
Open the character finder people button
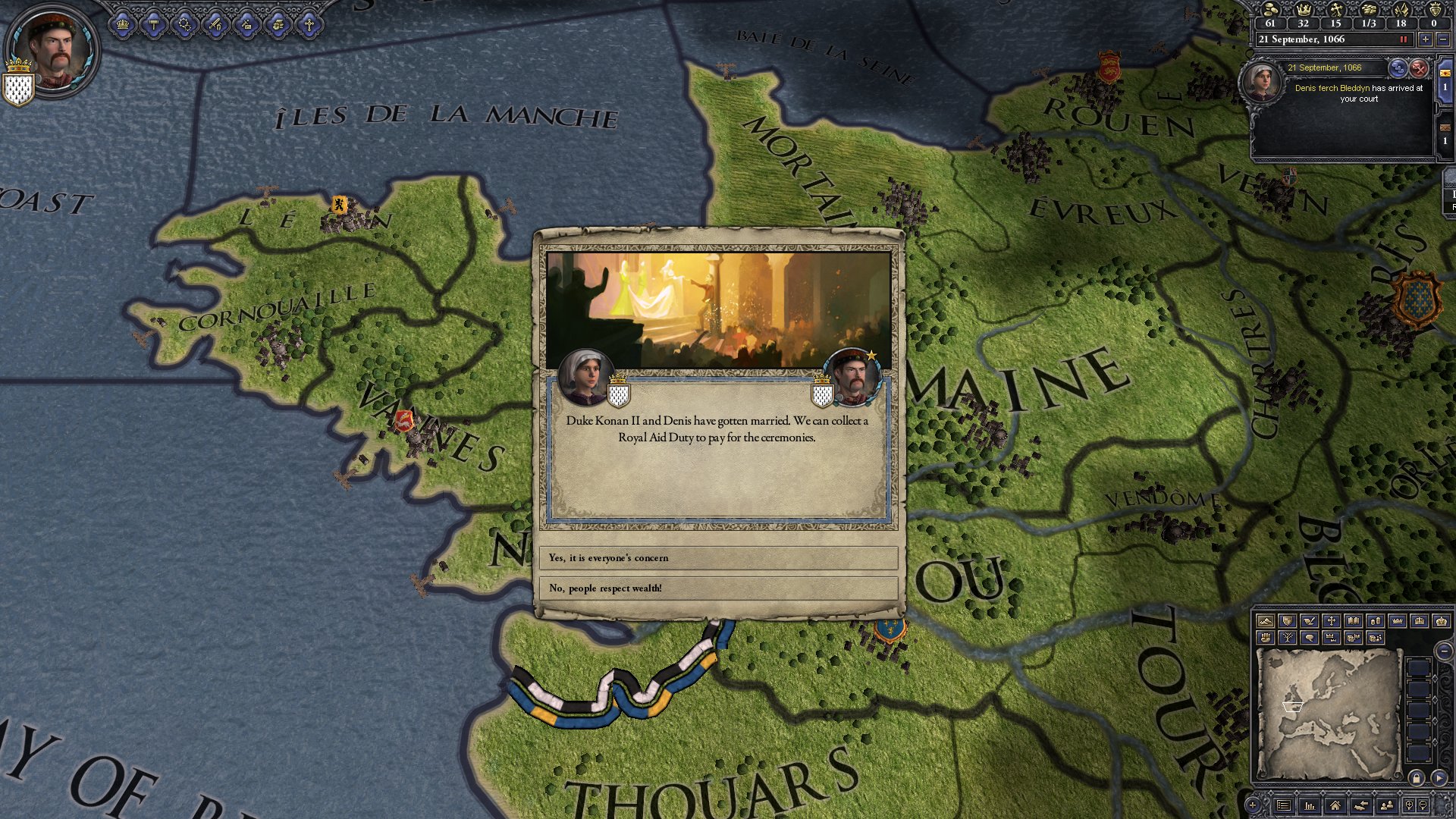[1387, 805]
